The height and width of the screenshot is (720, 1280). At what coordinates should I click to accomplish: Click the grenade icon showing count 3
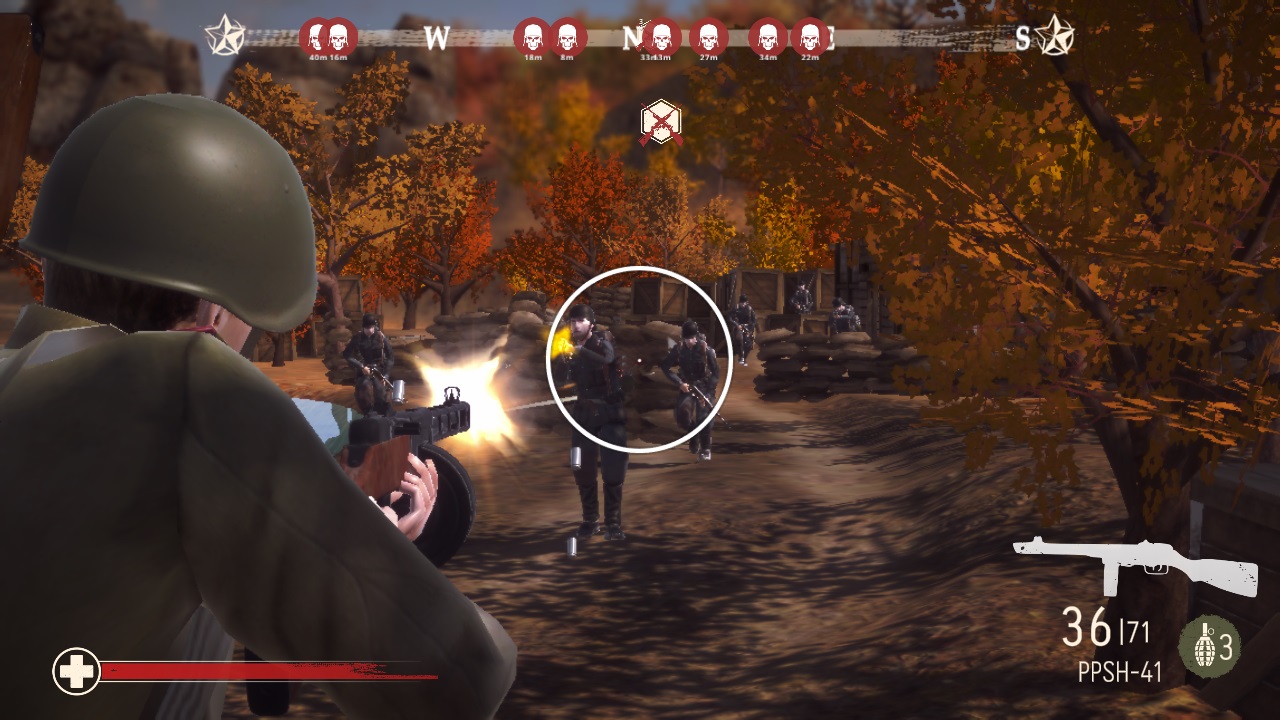pos(1208,646)
